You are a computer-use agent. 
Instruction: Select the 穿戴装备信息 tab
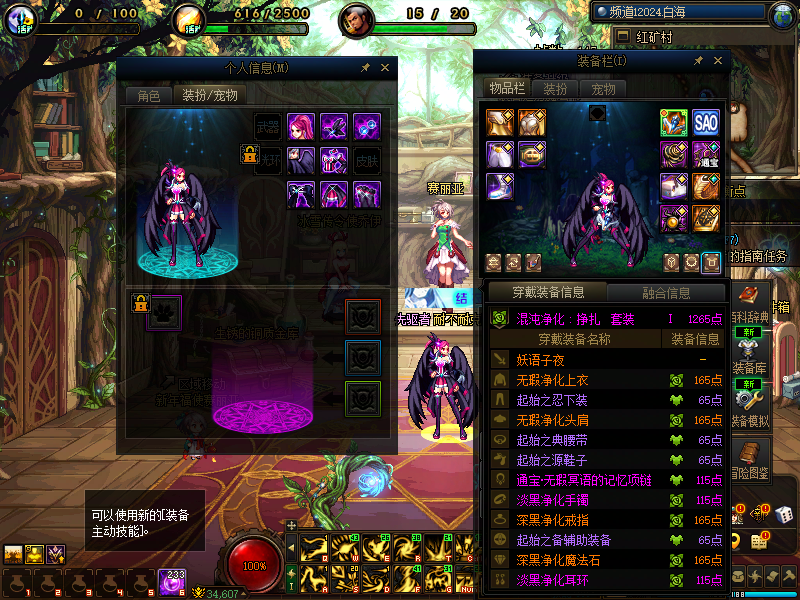547,293
